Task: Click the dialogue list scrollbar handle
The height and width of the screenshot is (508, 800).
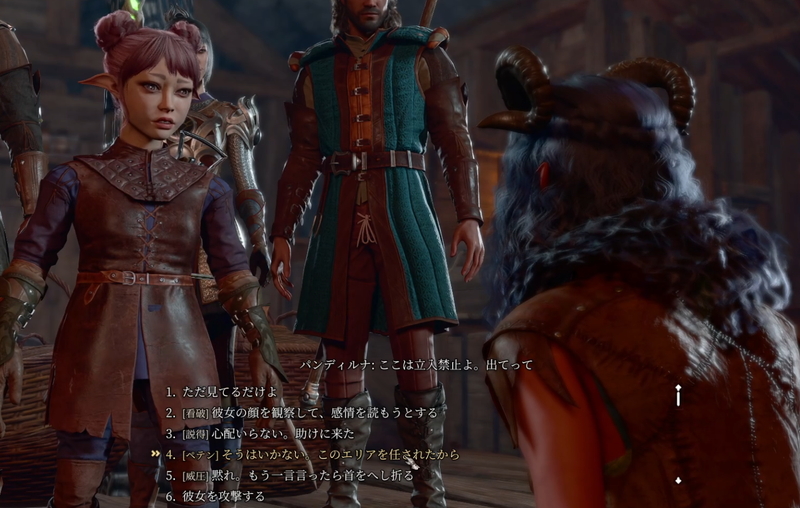Action: pyautogui.click(x=679, y=396)
